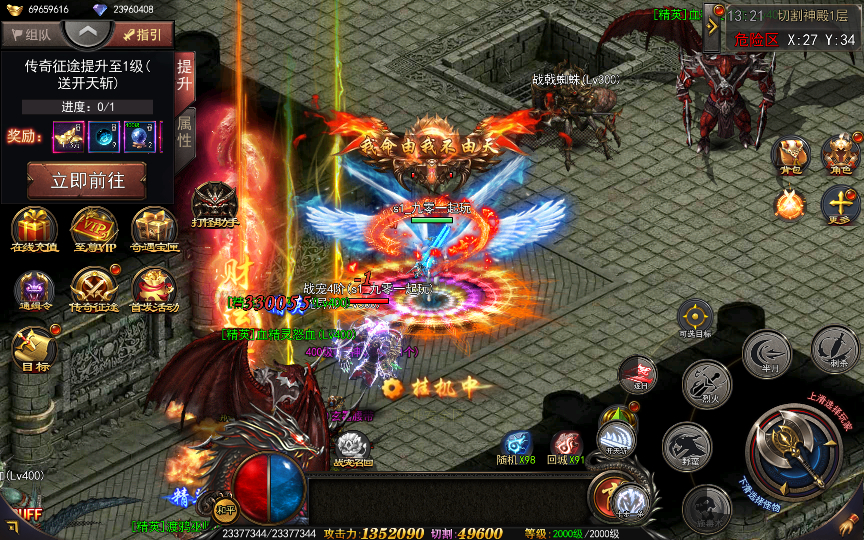Collapse the quest panel with the up arrow
This screenshot has width=864, height=540.
tap(87, 32)
